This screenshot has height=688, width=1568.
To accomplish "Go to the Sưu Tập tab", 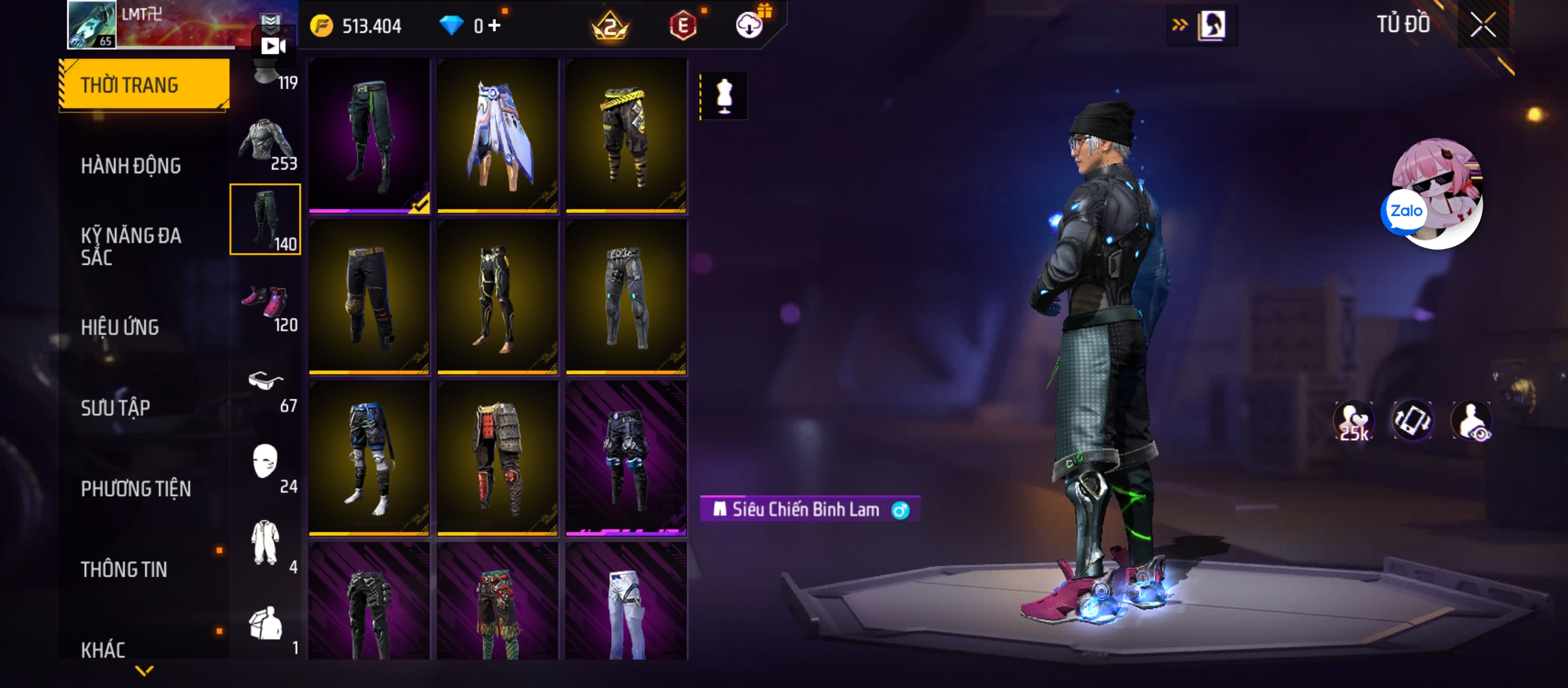I will (x=115, y=408).
